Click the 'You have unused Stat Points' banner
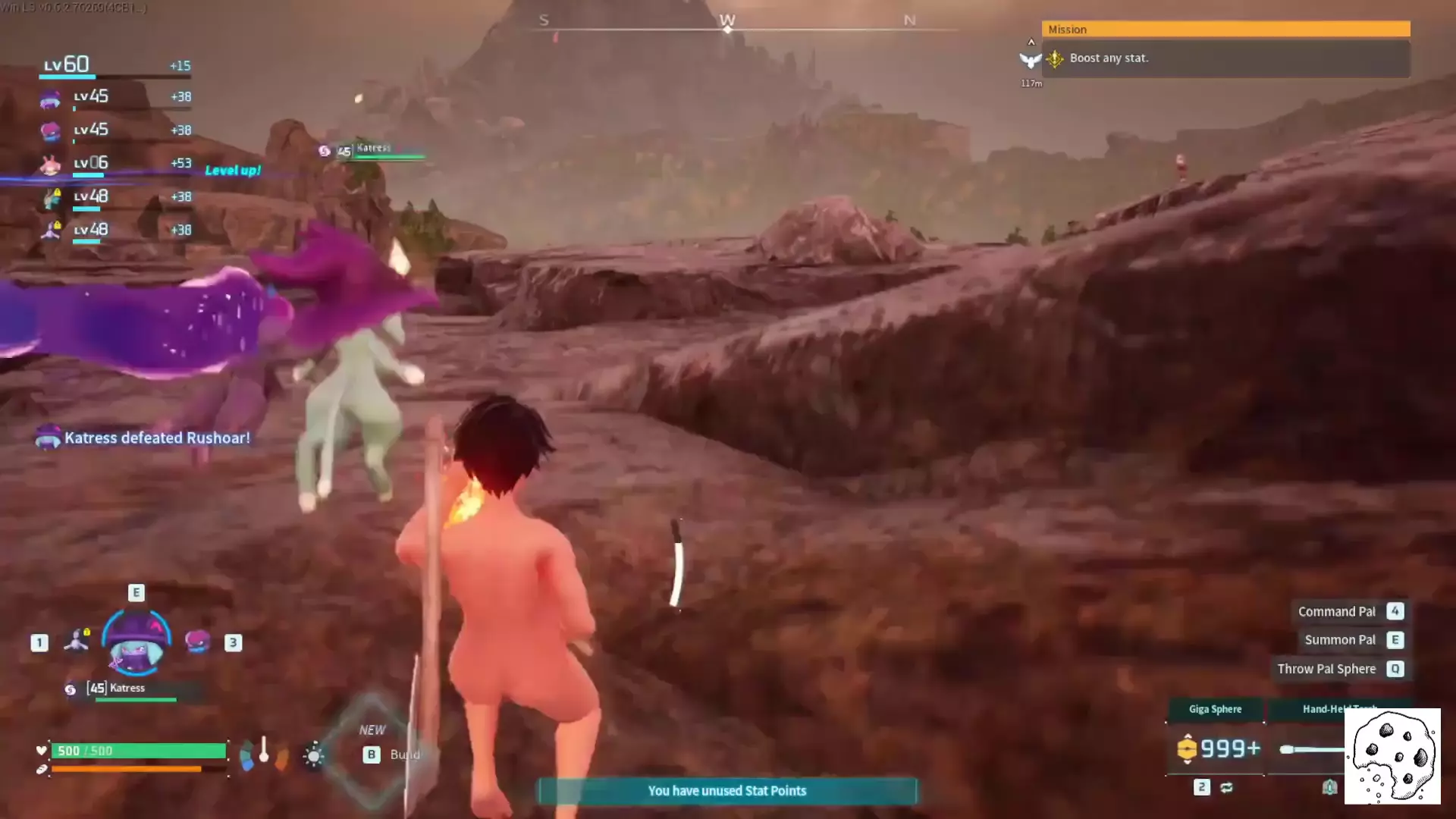1456x819 pixels. click(x=727, y=791)
